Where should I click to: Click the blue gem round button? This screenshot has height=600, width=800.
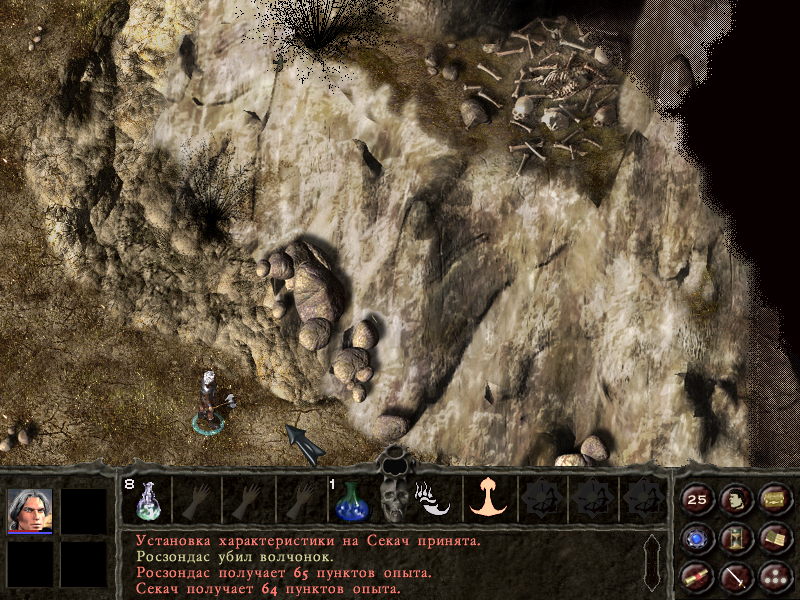(697, 540)
